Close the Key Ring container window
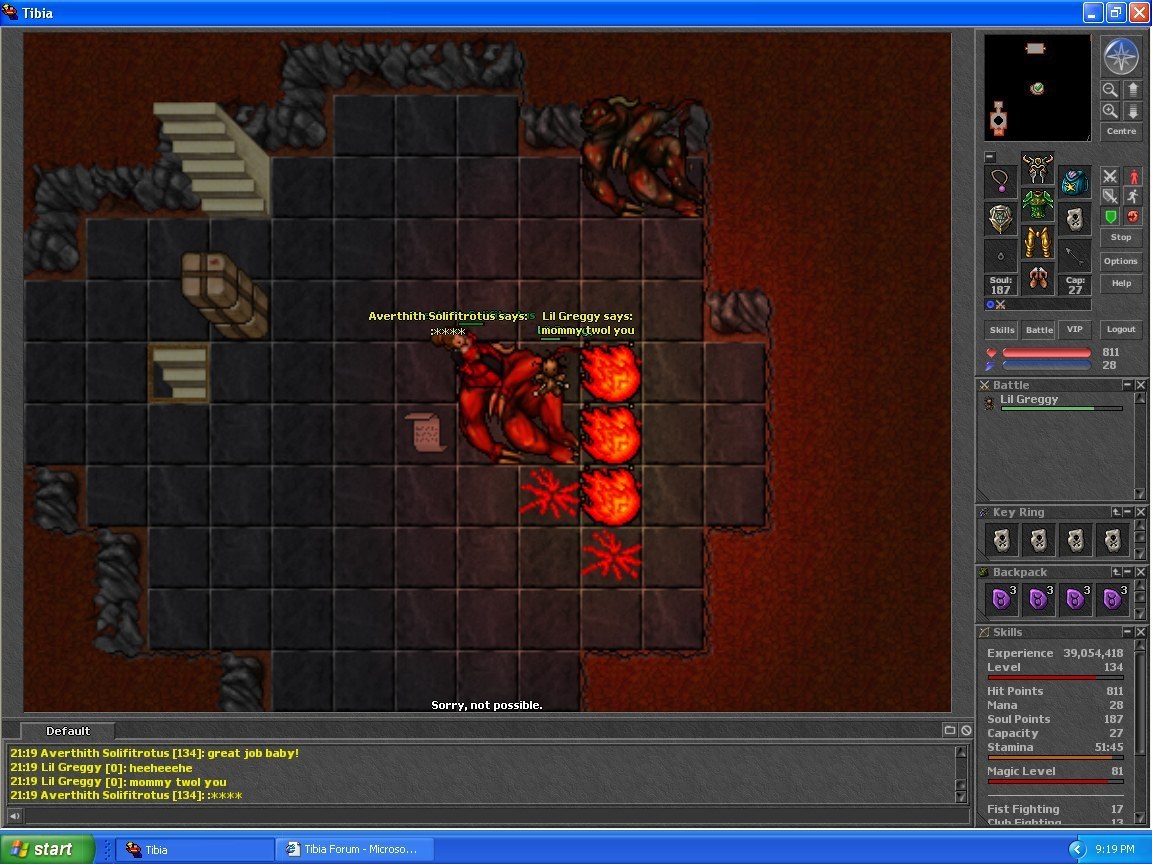The height and width of the screenshot is (864, 1152). 1141,512
